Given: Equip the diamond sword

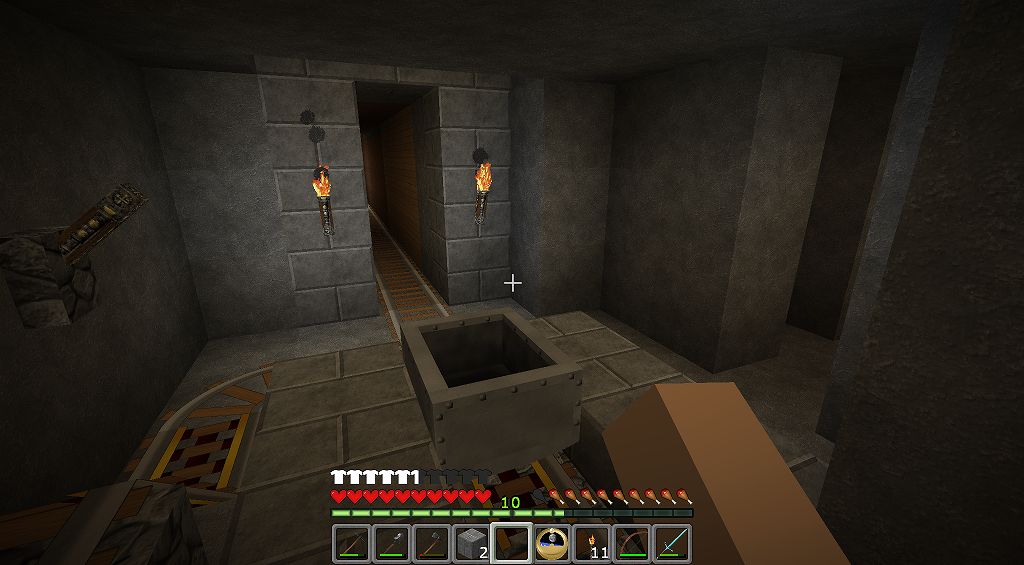Looking at the screenshot, I should 671,543.
